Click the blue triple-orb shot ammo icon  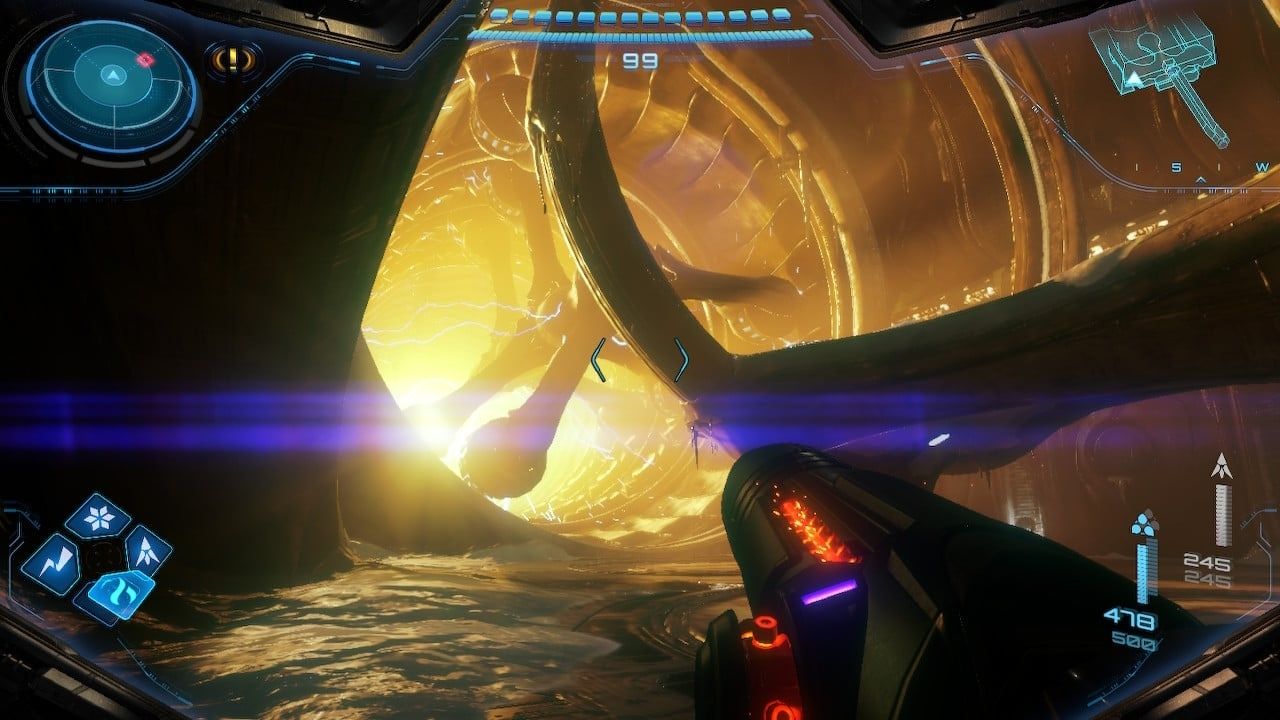coord(1143,524)
